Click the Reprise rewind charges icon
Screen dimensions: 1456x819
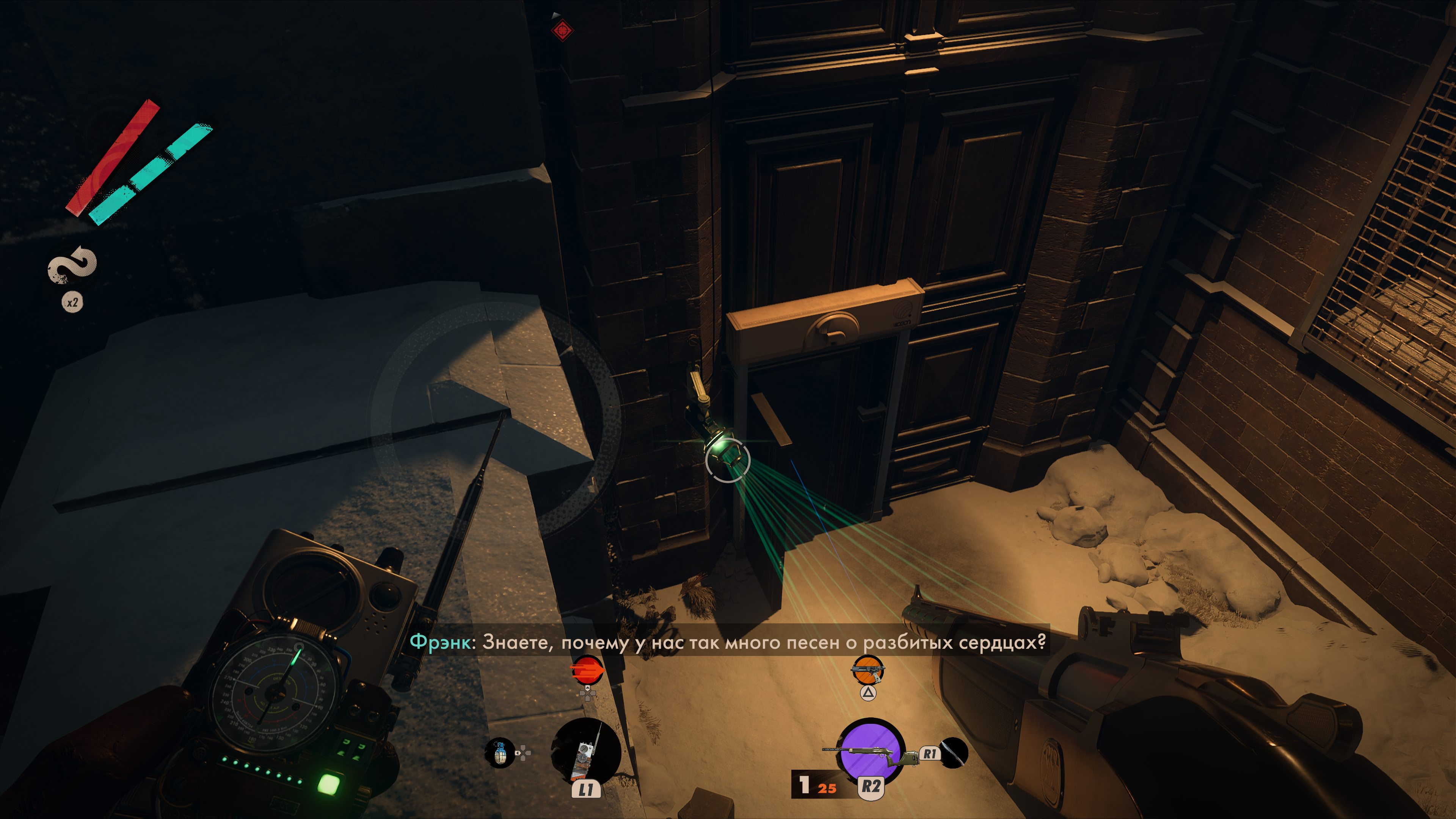click(x=72, y=265)
